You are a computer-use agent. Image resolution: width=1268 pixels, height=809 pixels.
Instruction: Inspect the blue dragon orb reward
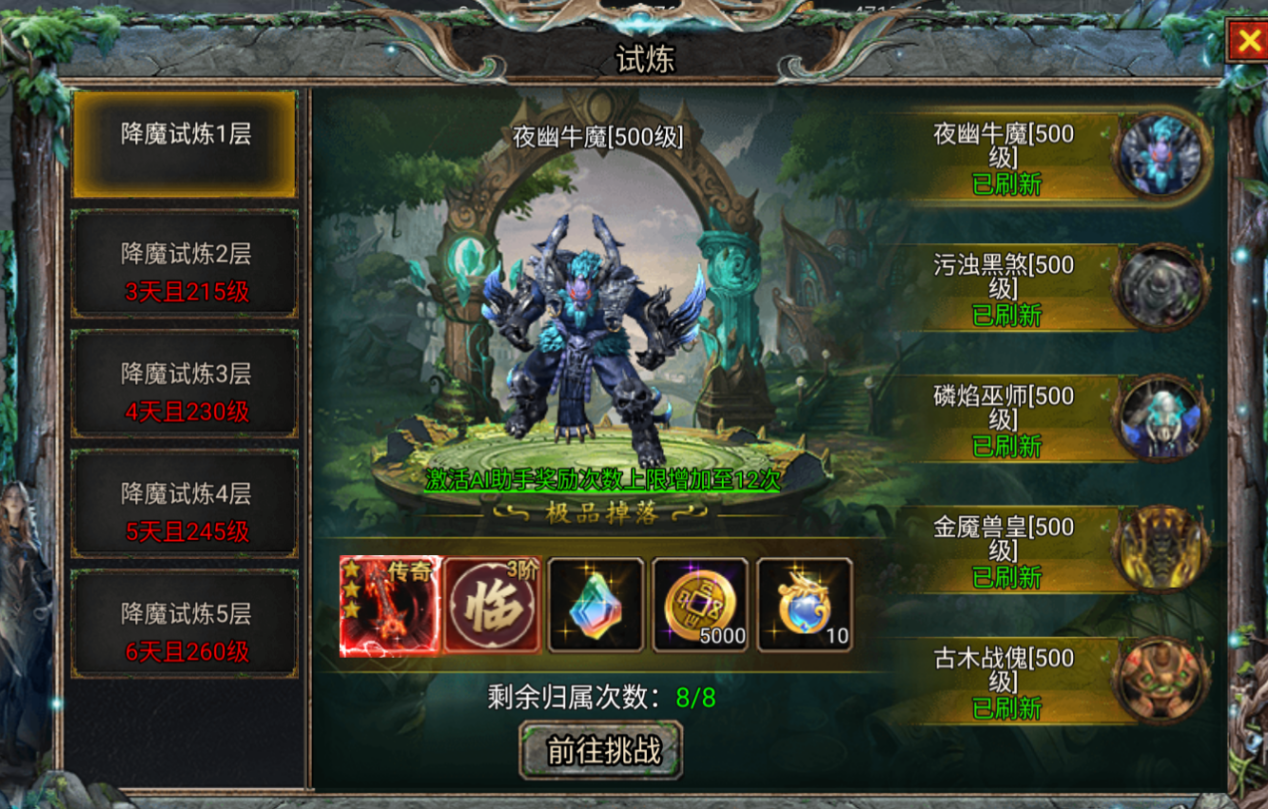(804, 606)
